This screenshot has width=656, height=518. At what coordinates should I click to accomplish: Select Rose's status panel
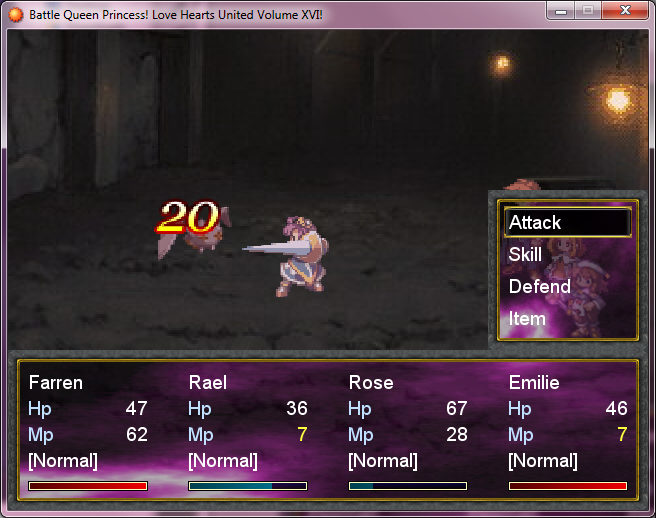[x=408, y=432]
